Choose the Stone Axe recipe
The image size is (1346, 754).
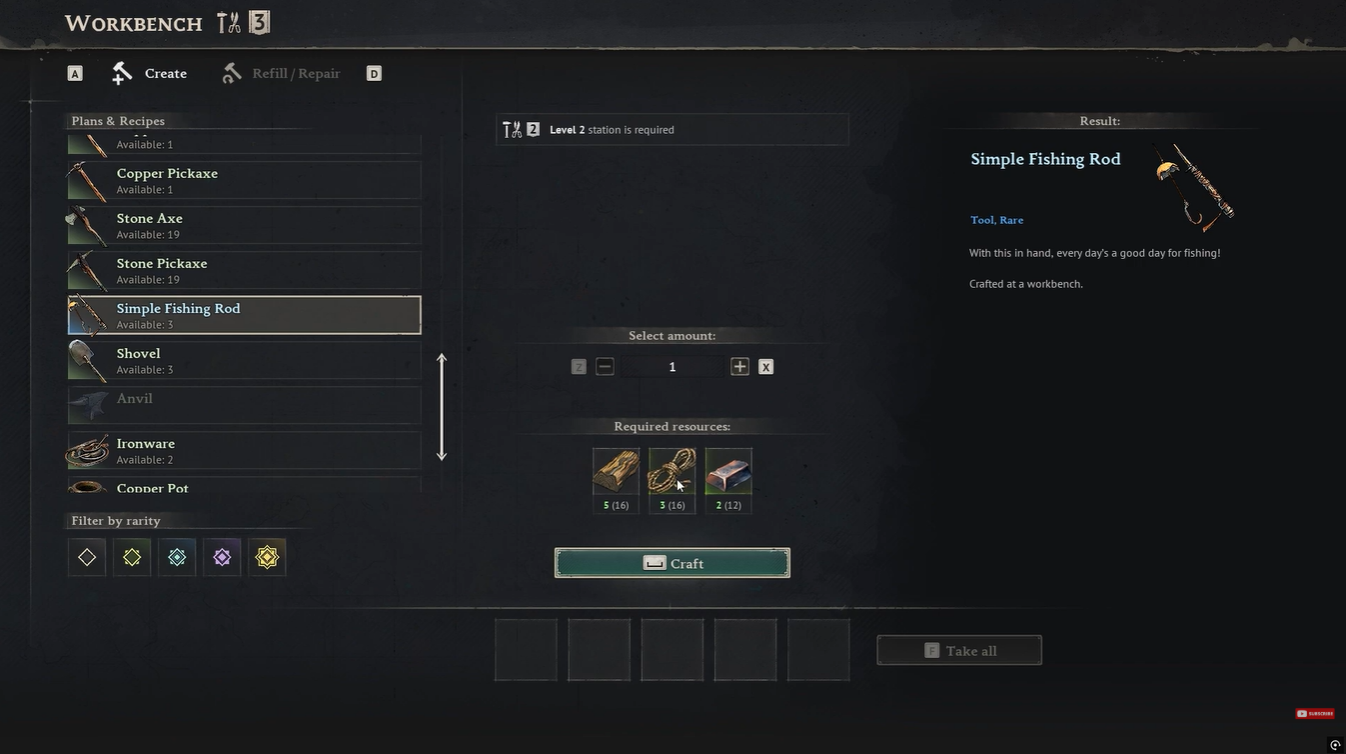tap(244, 225)
